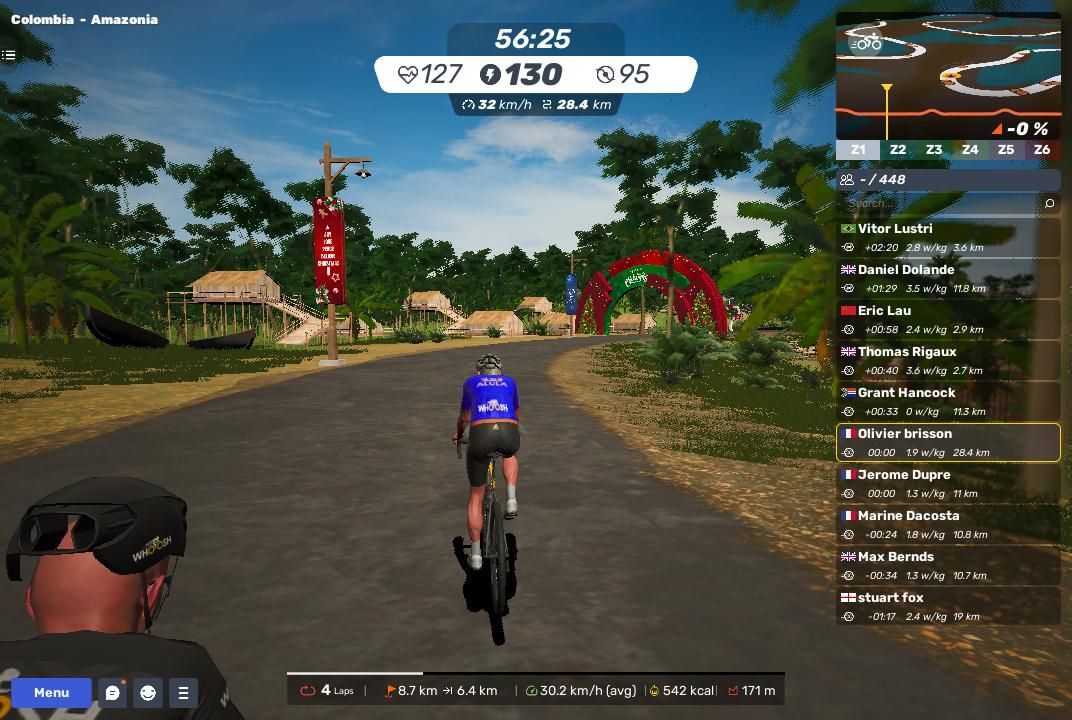Select highlighted rider Olivier brisson
Screen dimensions: 1072x720
(948, 443)
